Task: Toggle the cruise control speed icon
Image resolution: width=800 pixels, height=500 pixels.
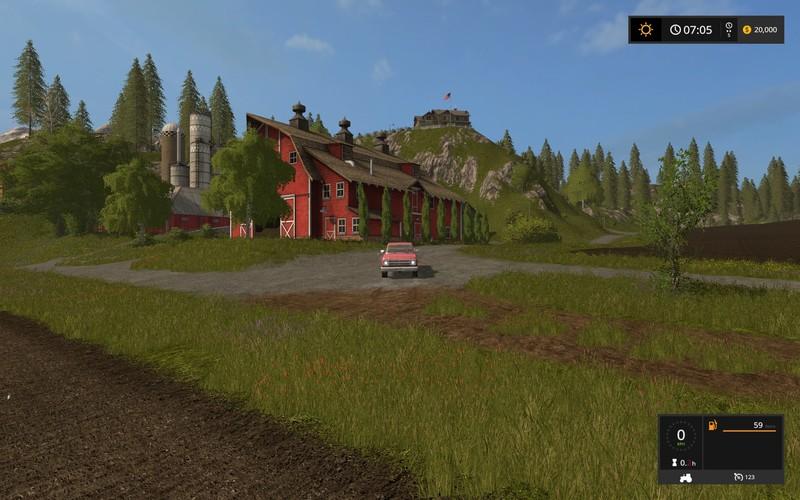Action: pos(736,476)
